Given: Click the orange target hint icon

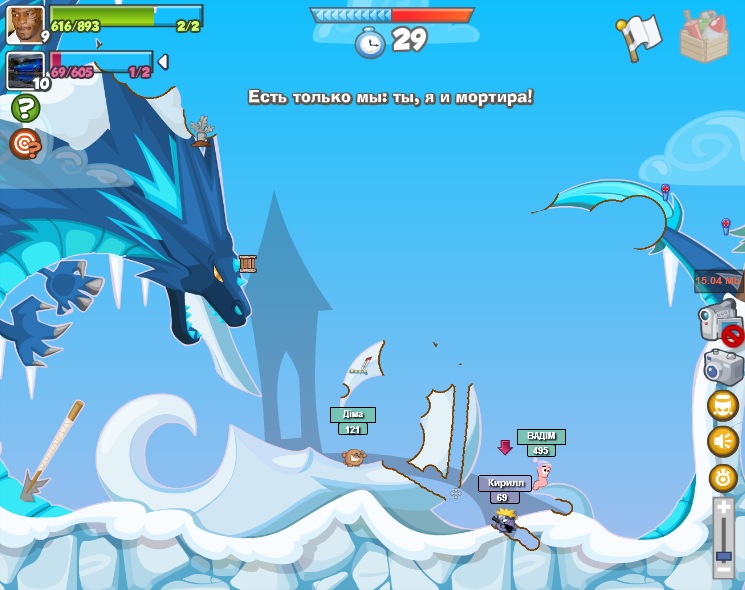Looking at the screenshot, I should pyautogui.click(x=24, y=144).
